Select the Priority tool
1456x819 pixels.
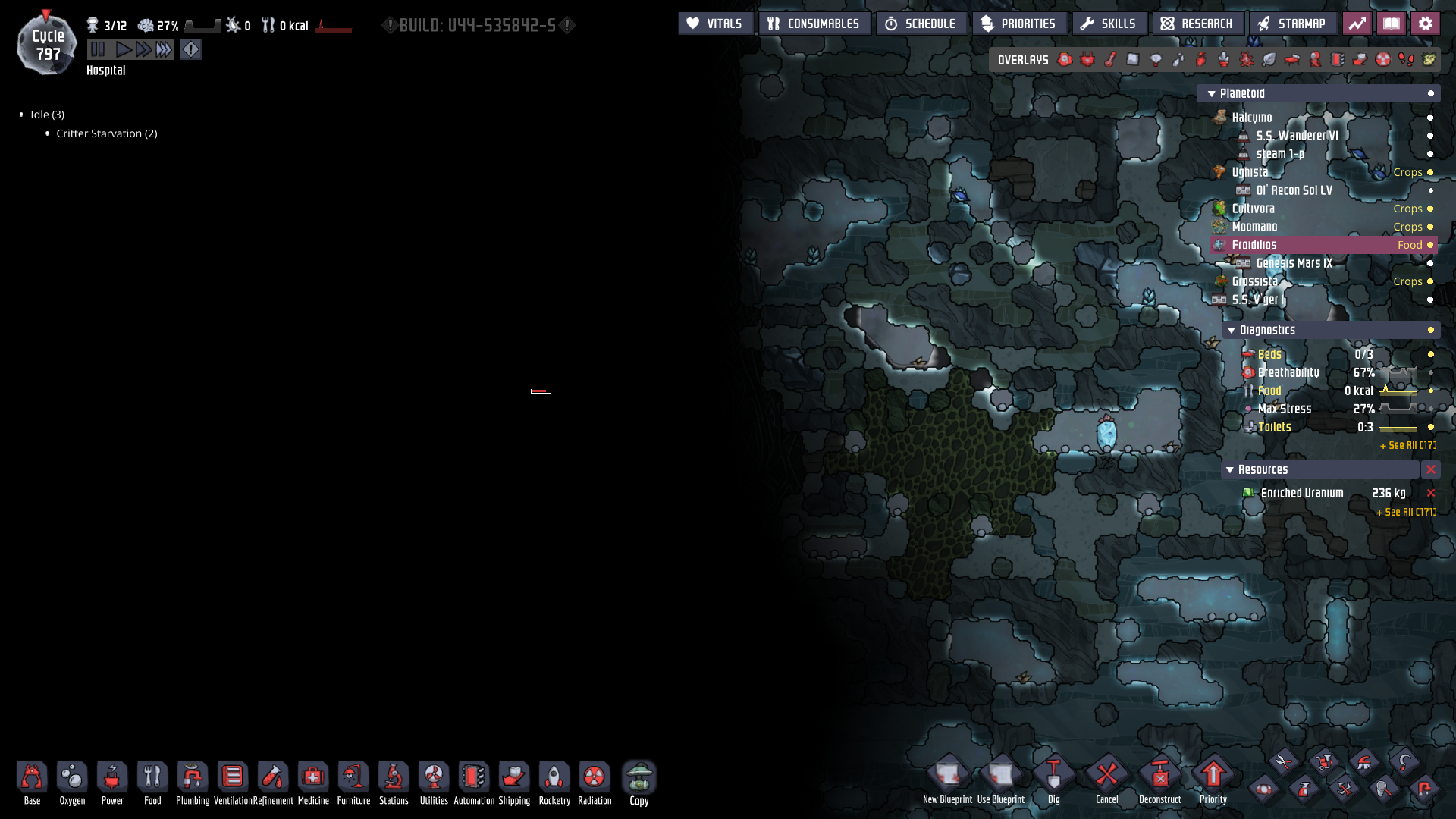tap(1213, 776)
